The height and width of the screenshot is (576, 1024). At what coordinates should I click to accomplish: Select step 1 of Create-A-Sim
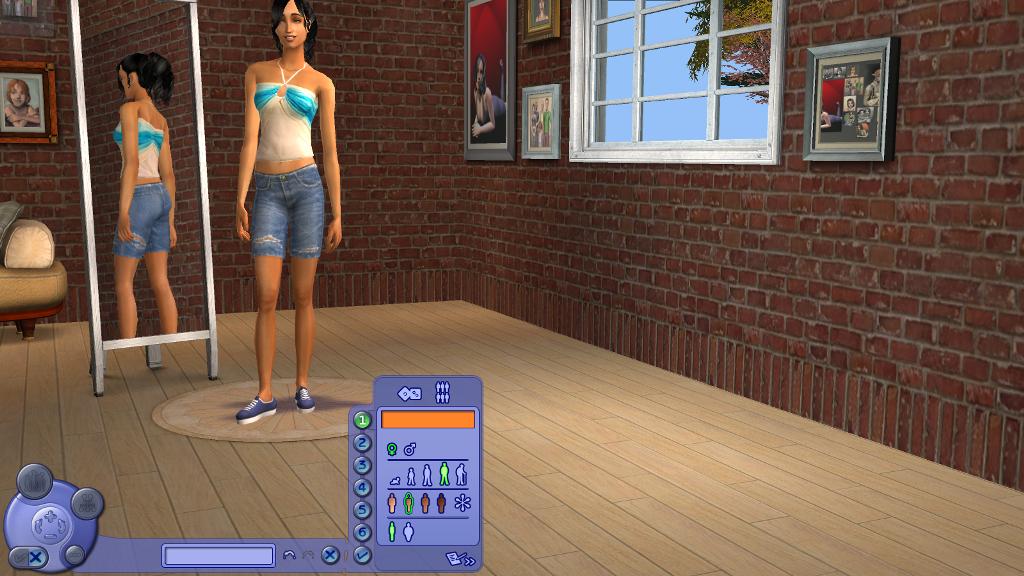click(x=362, y=421)
